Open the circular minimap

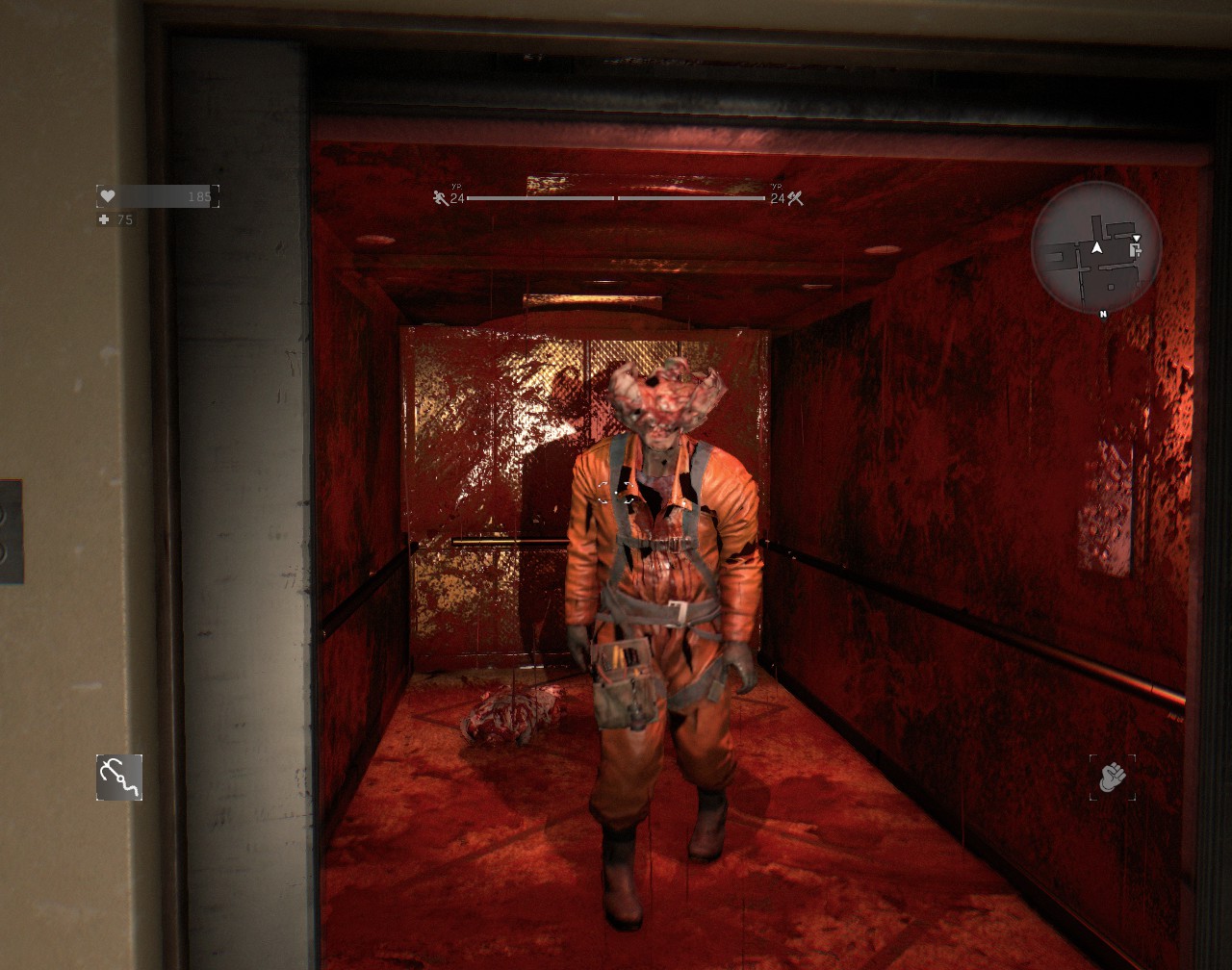1096,247
